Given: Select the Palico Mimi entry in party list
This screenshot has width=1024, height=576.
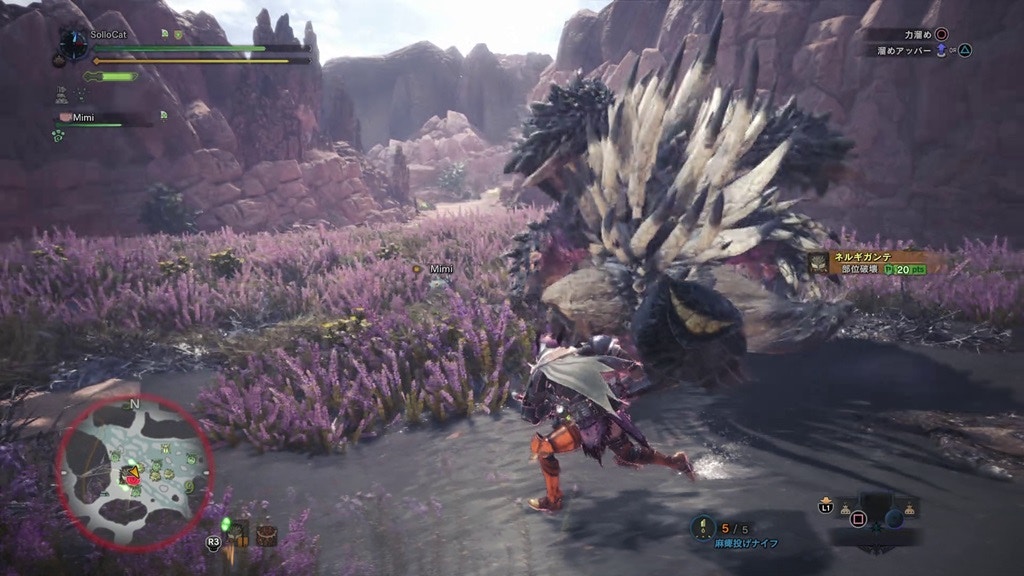Looking at the screenshot, I should click(x=81, y=117).
